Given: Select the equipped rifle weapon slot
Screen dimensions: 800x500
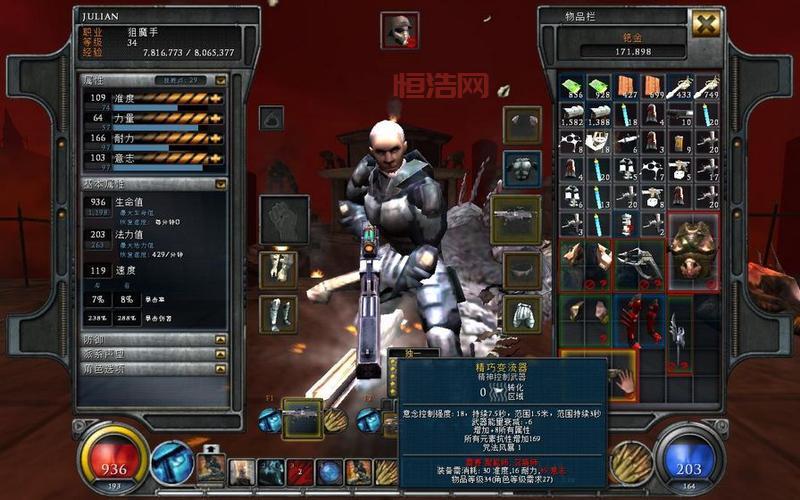Looking at the screenshot, I should tap(516, 220).
